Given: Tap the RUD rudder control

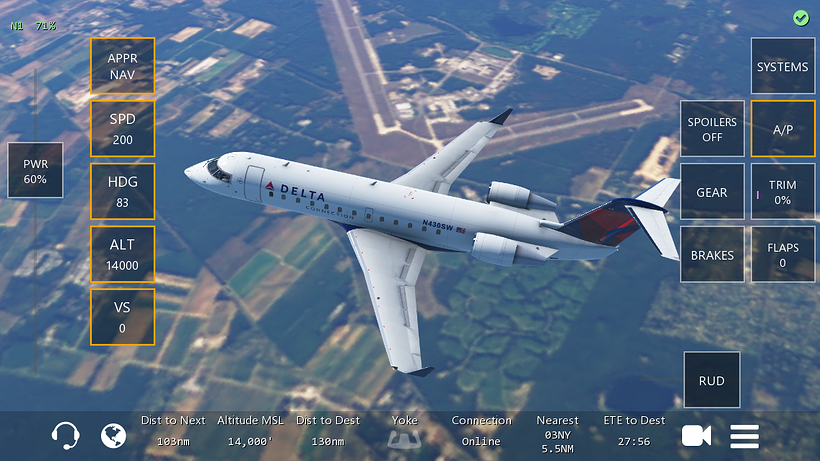Looking at the screenshot, I should click(712, 380).
